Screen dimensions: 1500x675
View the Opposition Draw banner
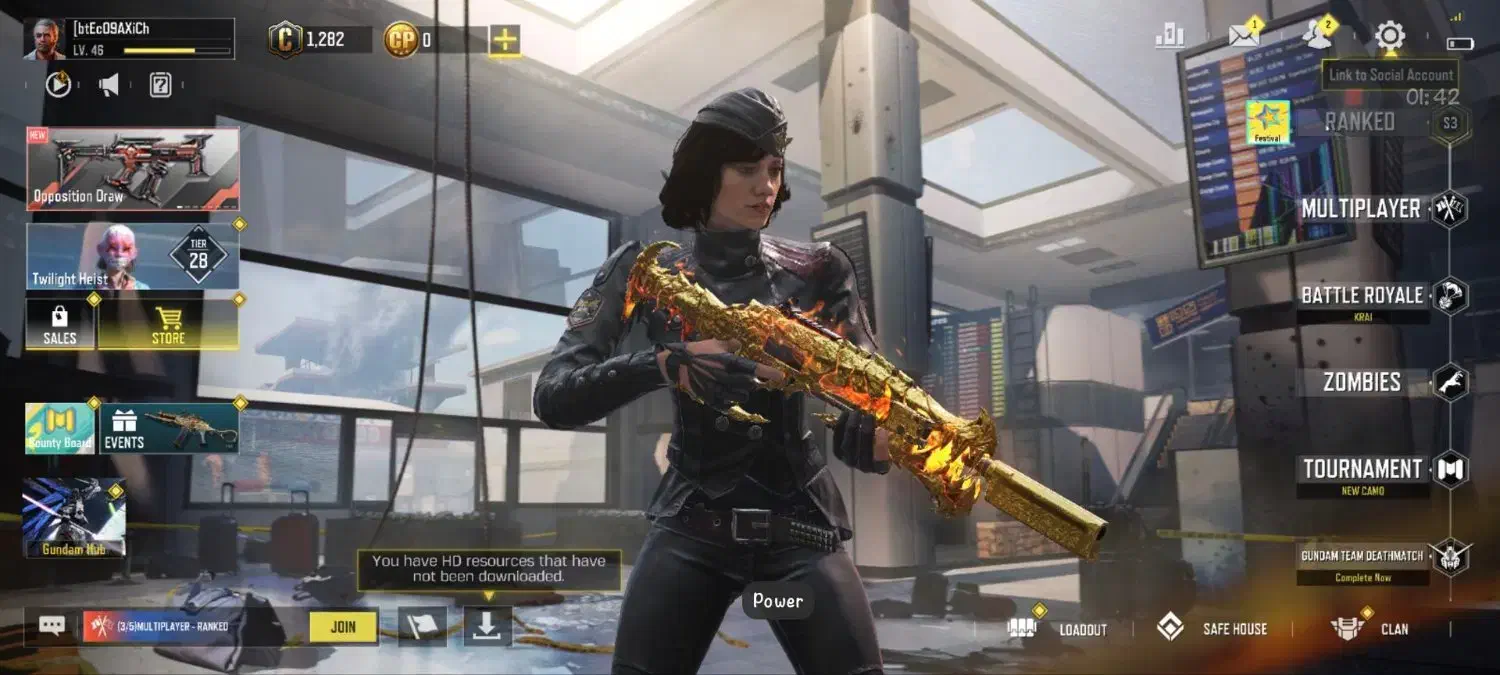133,168
